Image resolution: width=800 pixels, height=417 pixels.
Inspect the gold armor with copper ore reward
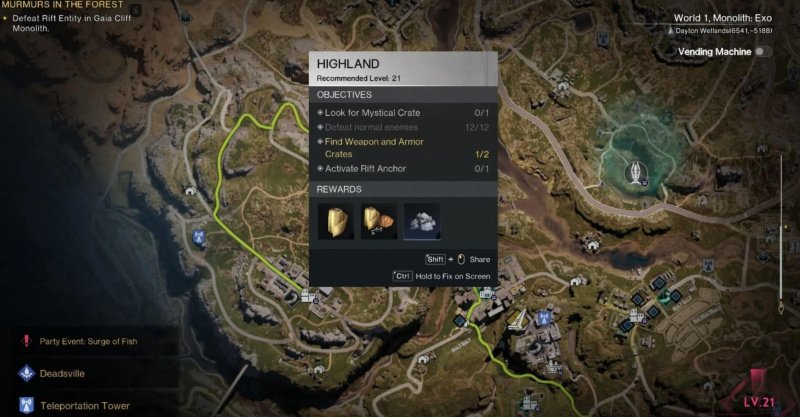pos(379,221)
